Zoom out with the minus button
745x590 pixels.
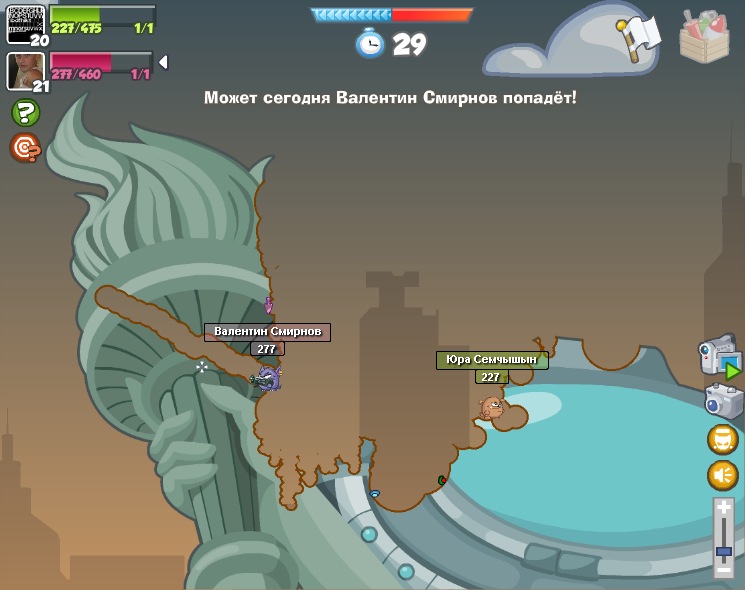tap(724, 569)
